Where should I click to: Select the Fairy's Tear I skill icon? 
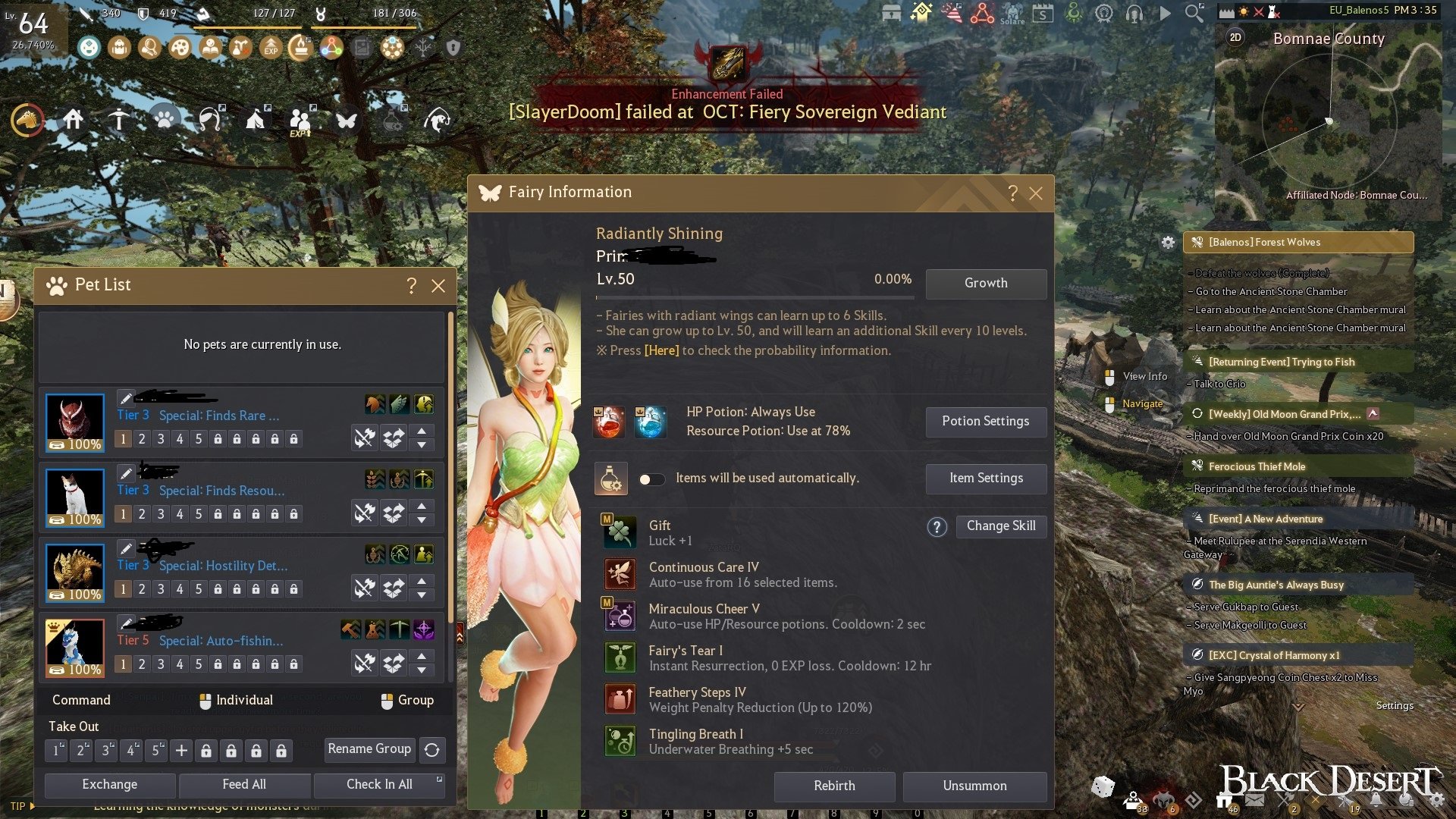(620, 658)
